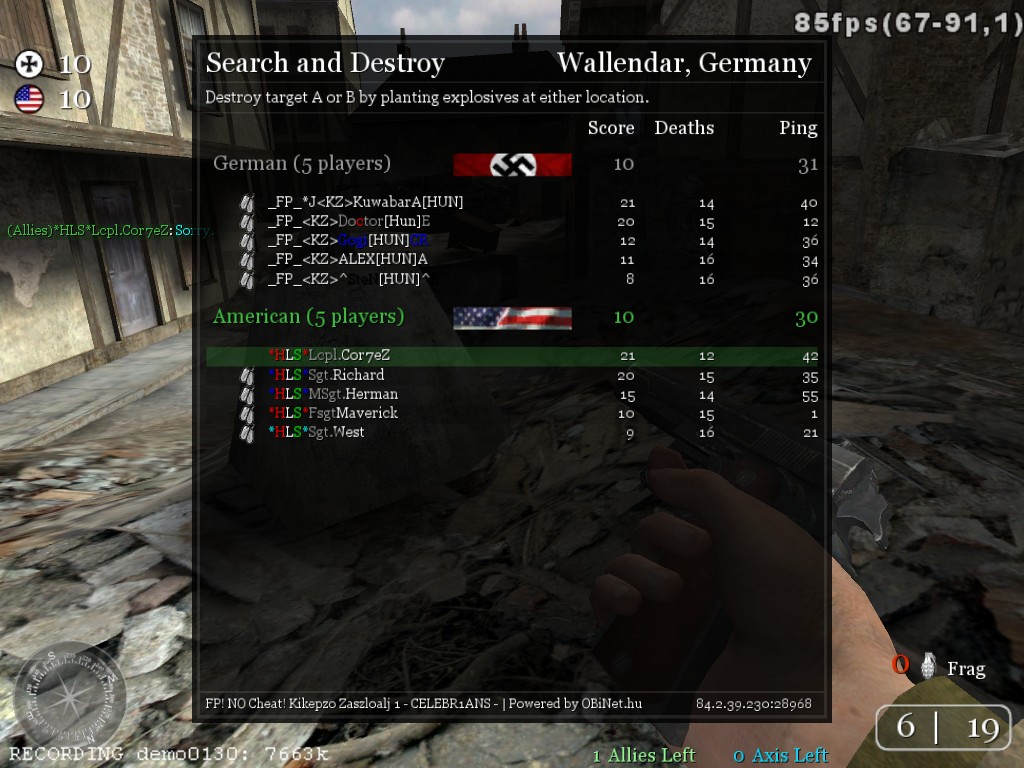This screenshot has height=768, width=1024.
Task: Select the ALEX[HUN]A player row
Action: pyautogui.click(x=347, y=259)
